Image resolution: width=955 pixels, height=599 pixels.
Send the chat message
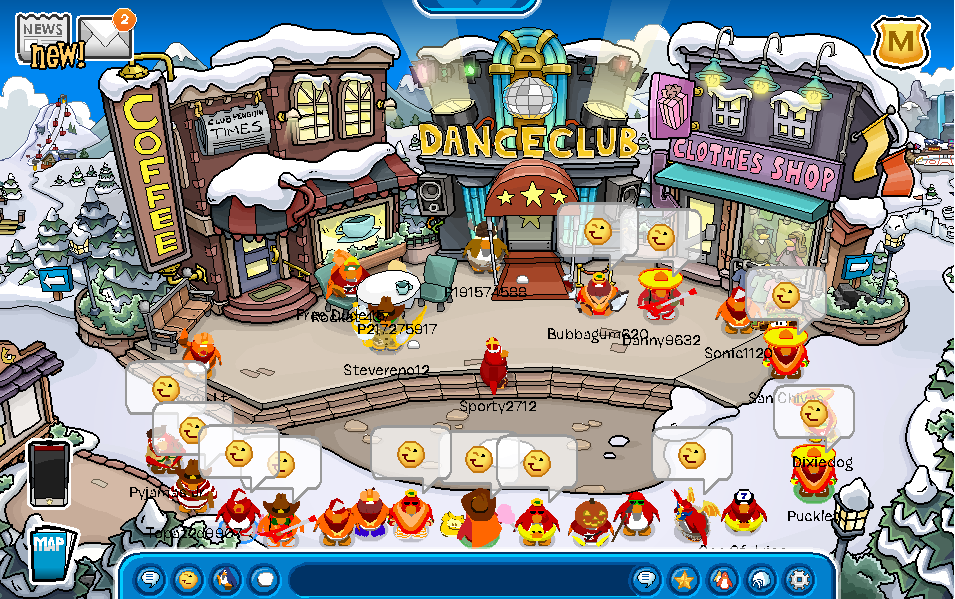pos(647,579)
